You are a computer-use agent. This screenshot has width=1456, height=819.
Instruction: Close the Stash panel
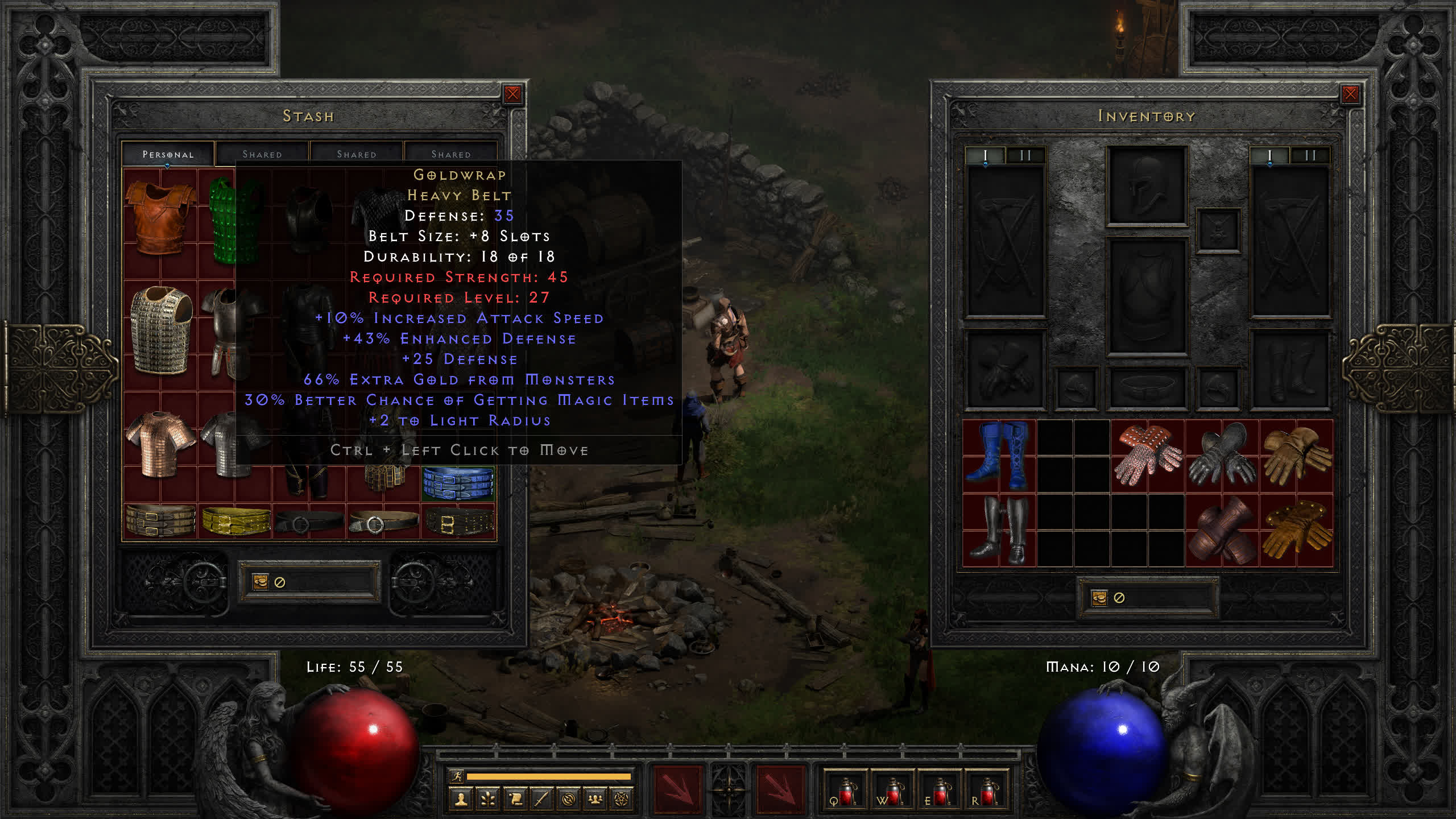(512, 94)
